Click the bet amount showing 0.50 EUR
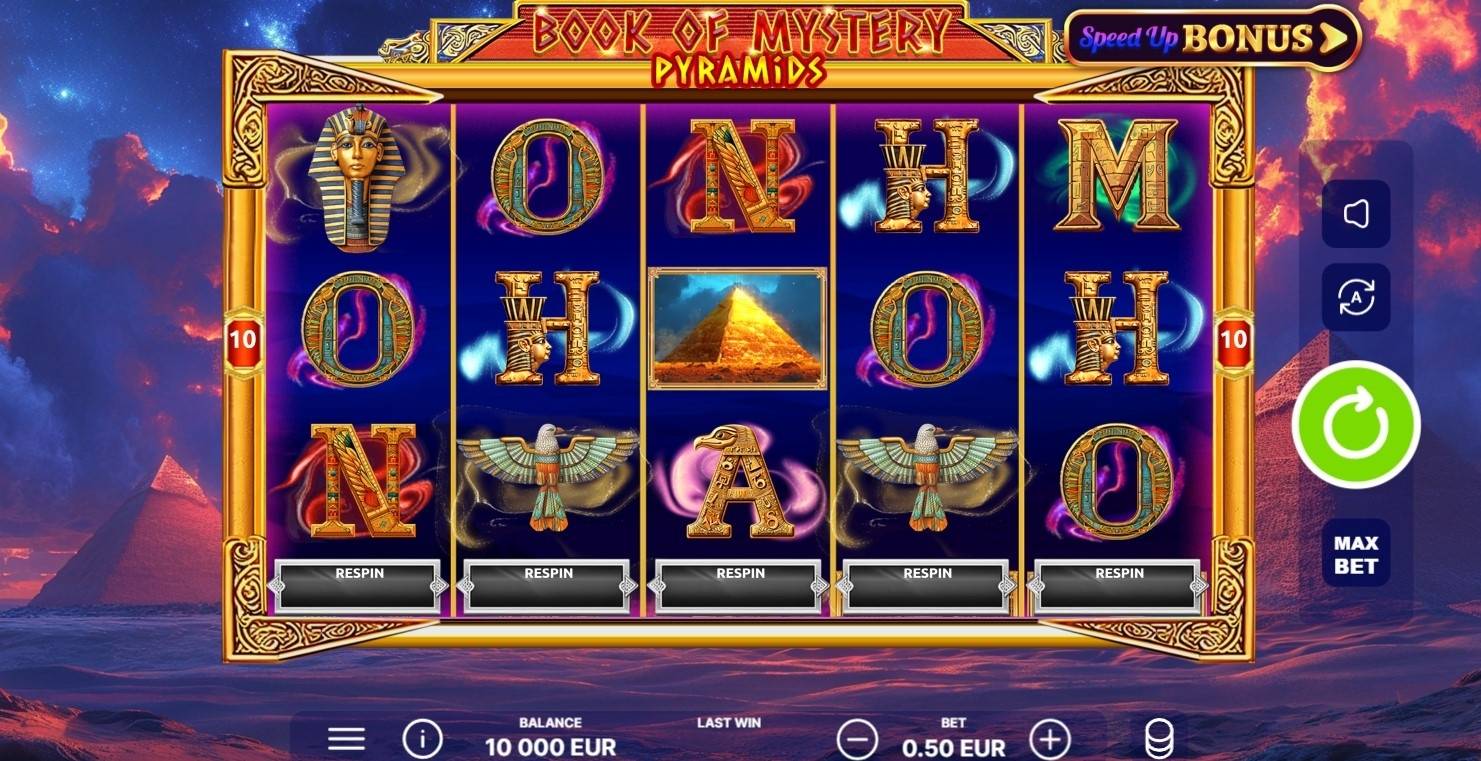Screen dimensions: 1481x761 click(x=953, y=746)
